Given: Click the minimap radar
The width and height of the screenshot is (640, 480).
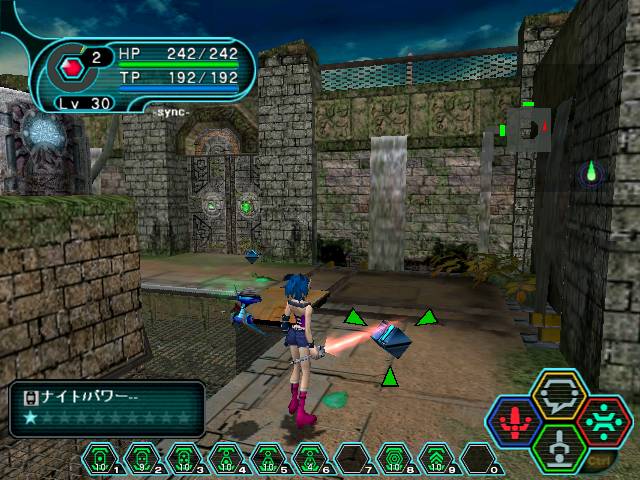Looking at the screenshot, I should click(527, 128).
